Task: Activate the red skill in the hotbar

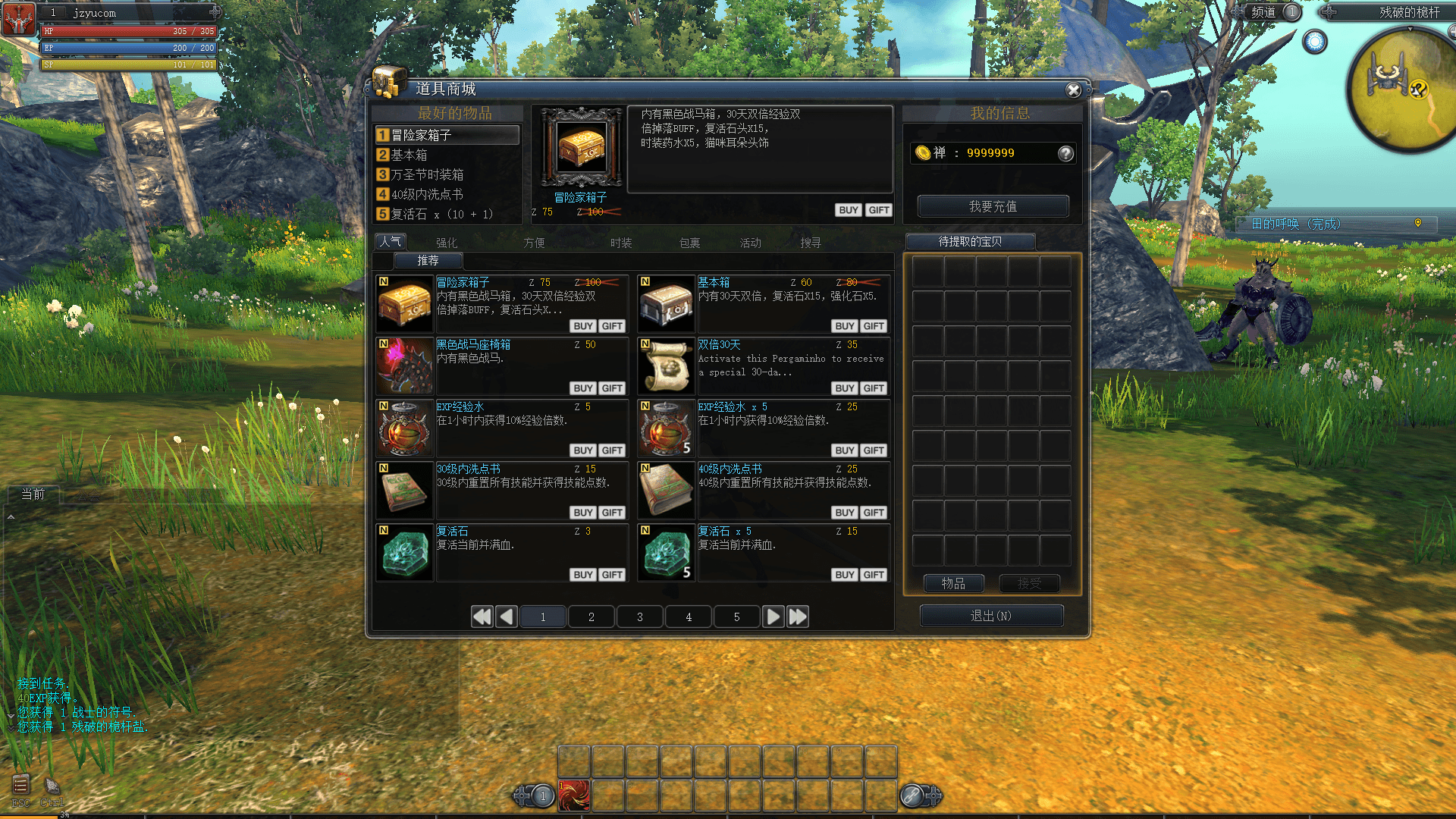Action: pyautogui.click(x=574, y=796)
